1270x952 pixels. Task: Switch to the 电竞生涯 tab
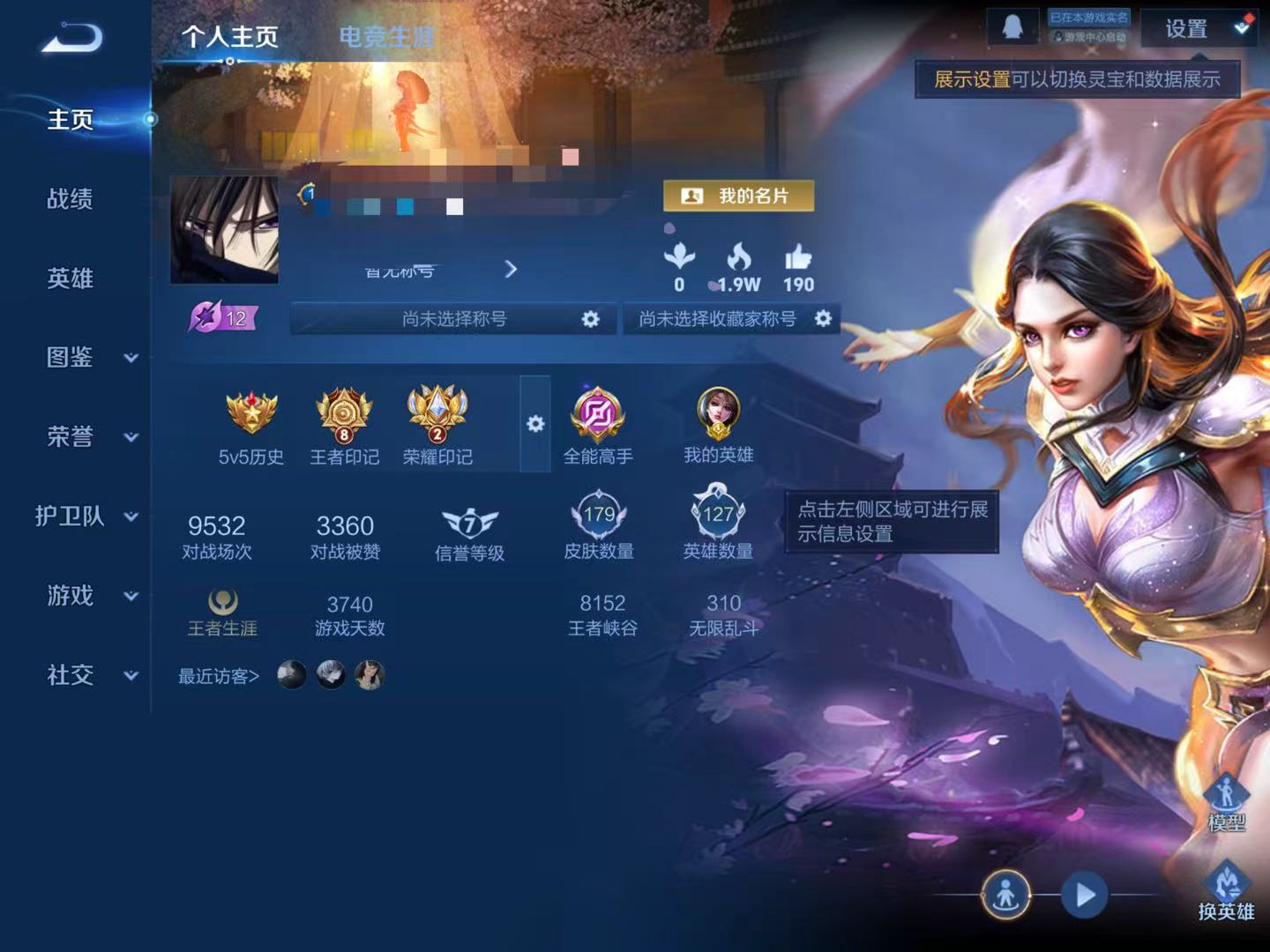[387, 37]
